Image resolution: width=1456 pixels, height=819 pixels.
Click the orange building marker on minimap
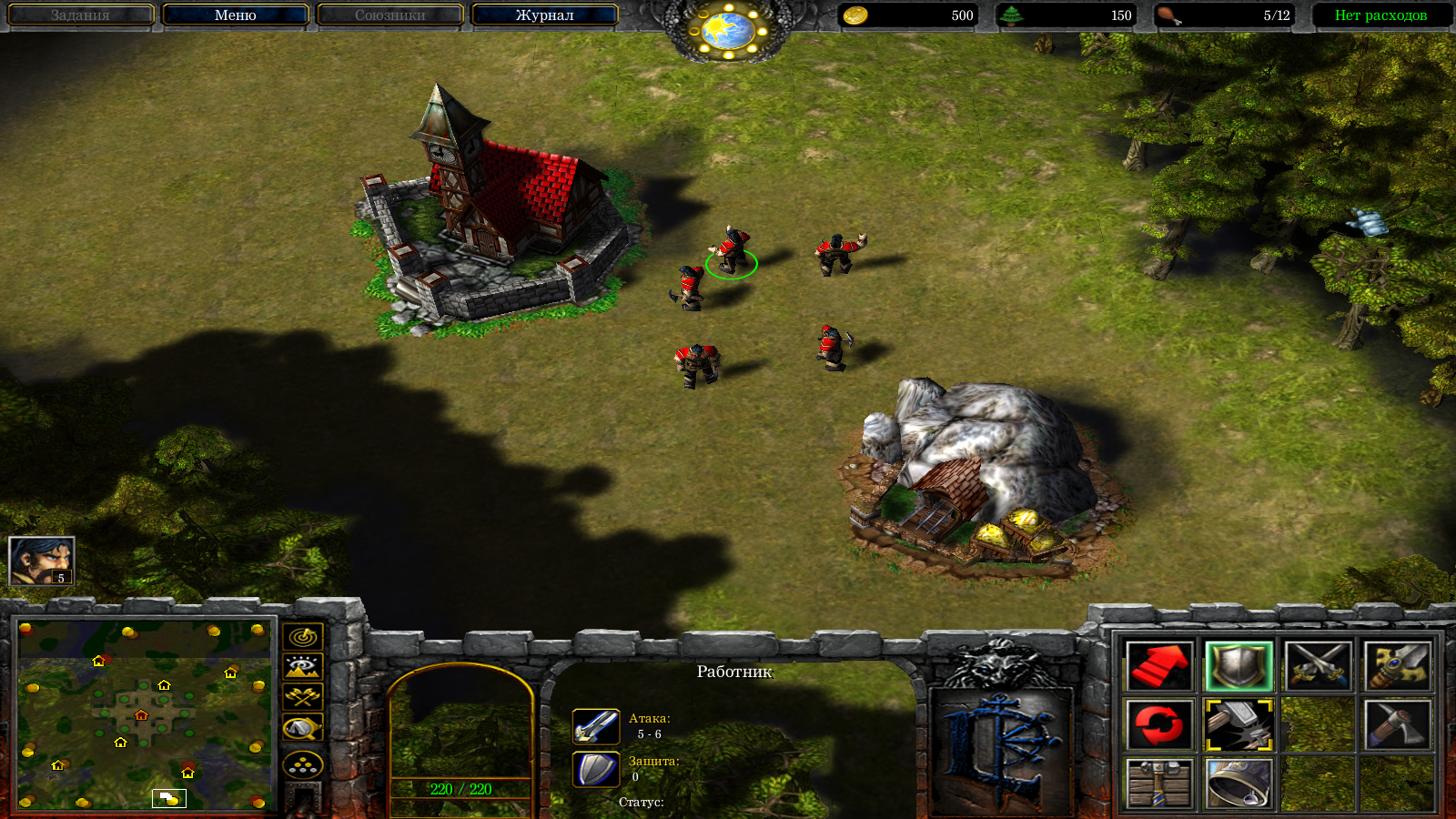point(141,715)
